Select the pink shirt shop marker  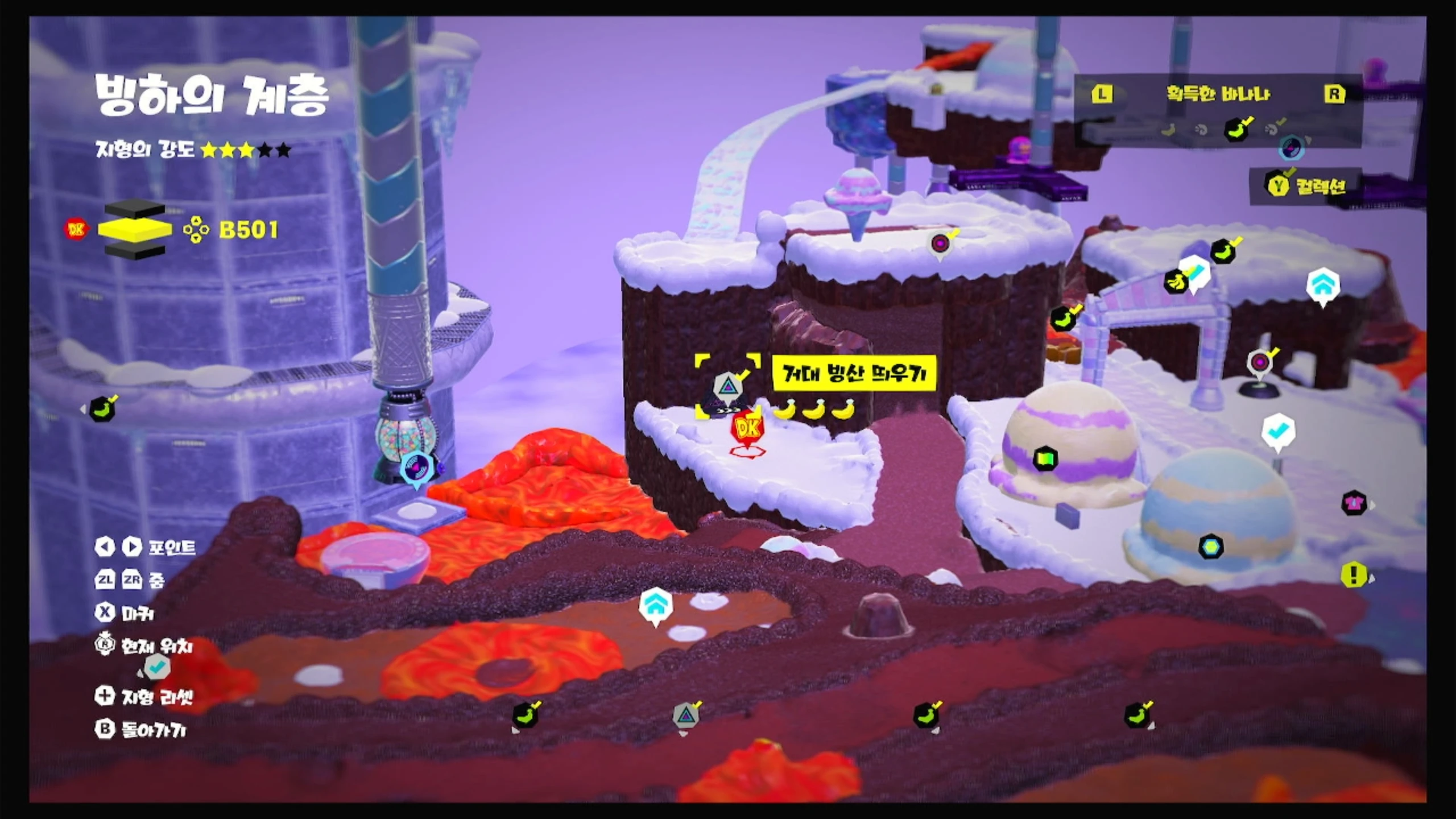coord(1354,503)
